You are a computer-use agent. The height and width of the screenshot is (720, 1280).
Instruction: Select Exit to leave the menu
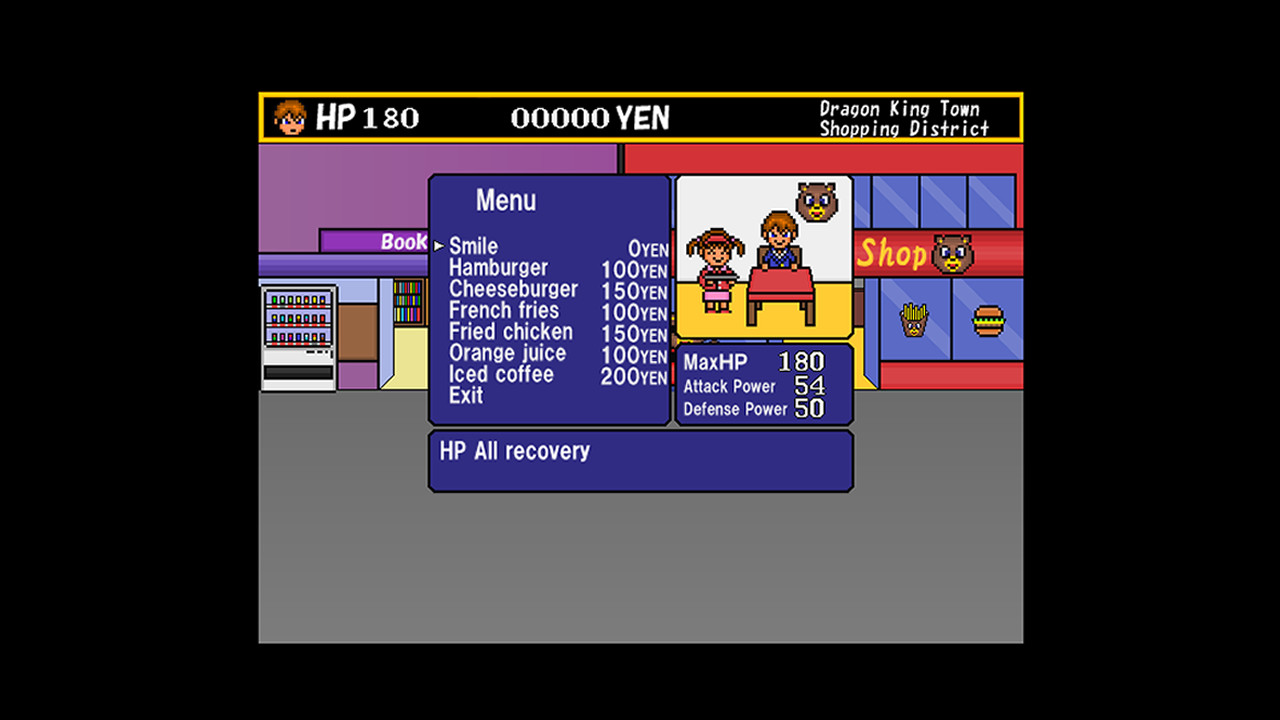pyautogui.click(x=465, y=395)
